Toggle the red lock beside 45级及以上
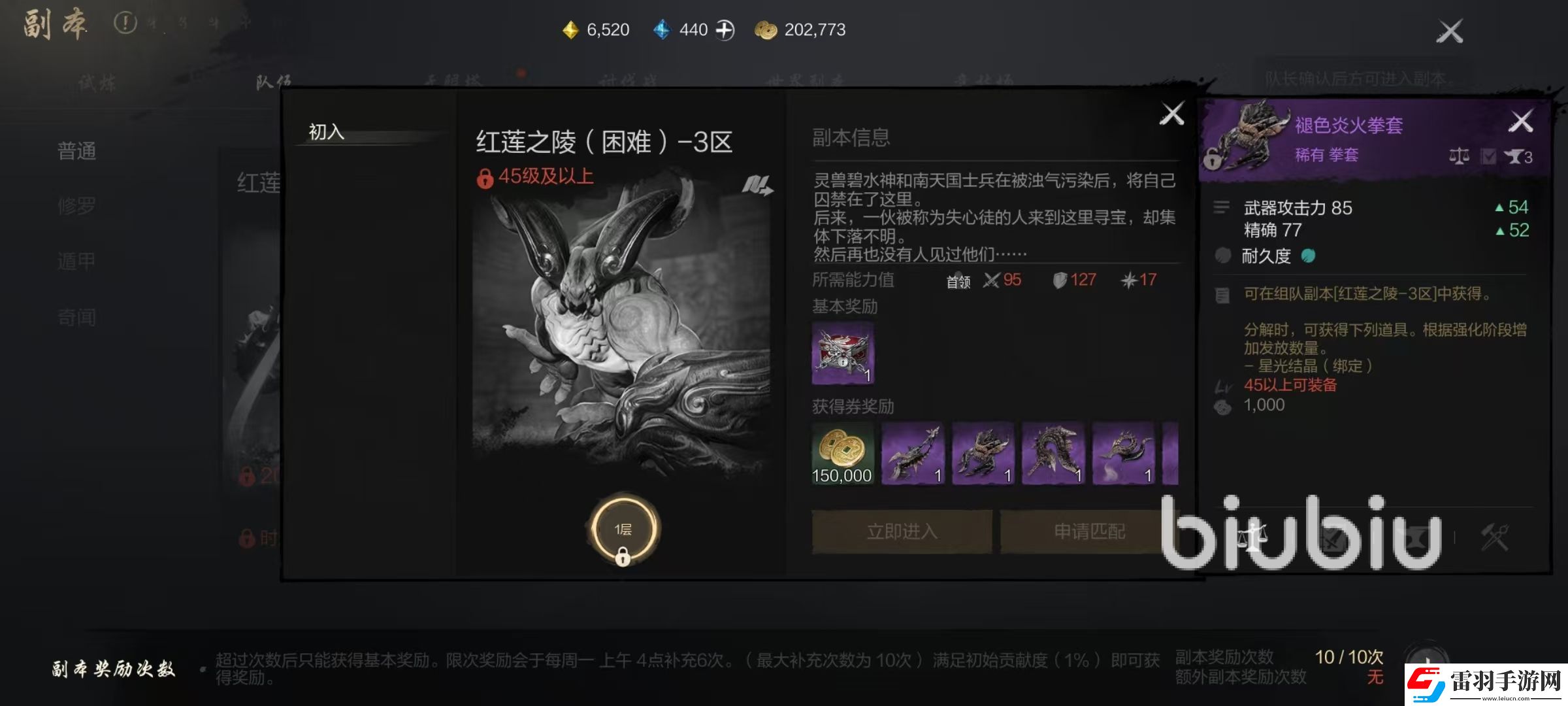Image resolution: width=1568 pixels, height=706 pixels. click(485, 178)
